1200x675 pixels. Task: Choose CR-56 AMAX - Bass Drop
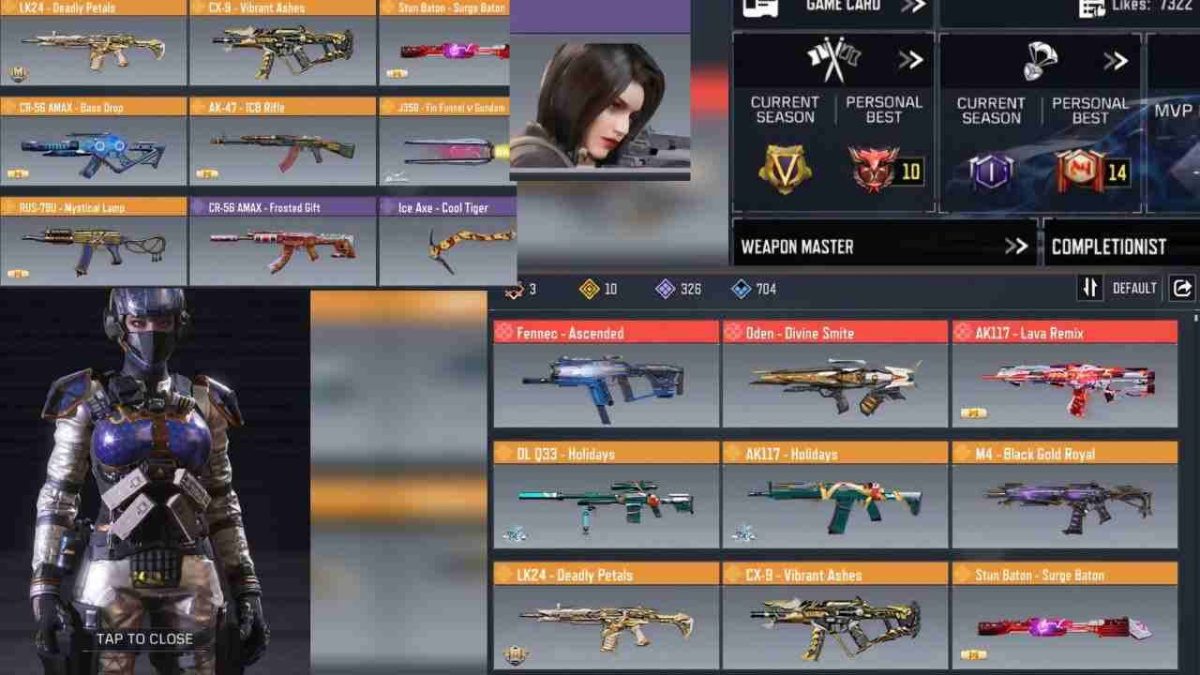93,142
